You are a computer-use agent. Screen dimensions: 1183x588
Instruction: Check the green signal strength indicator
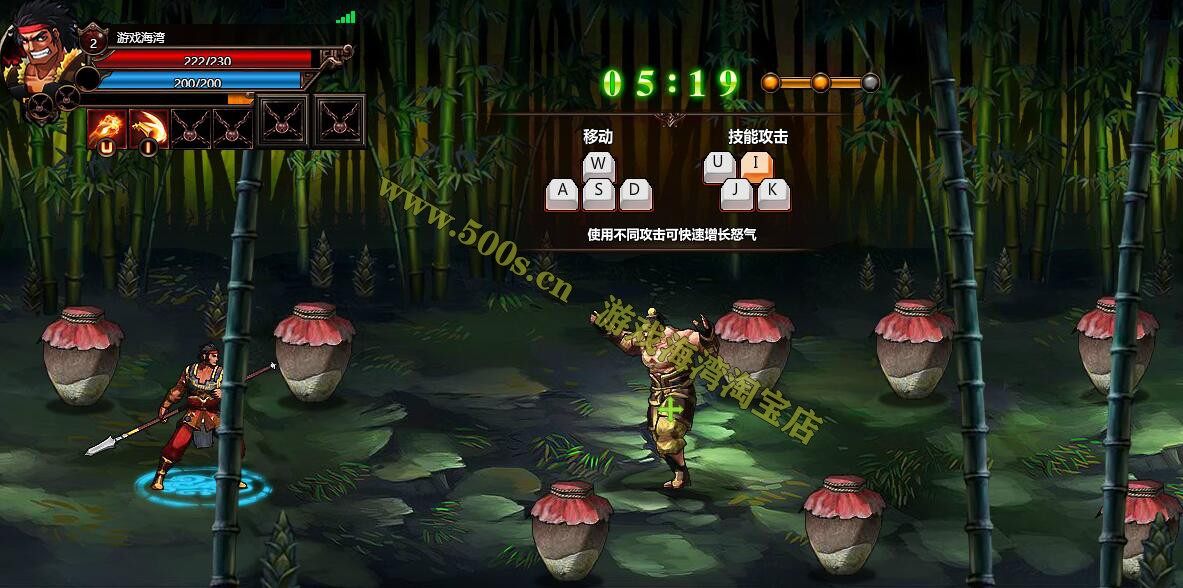click(x=346, y=17)
